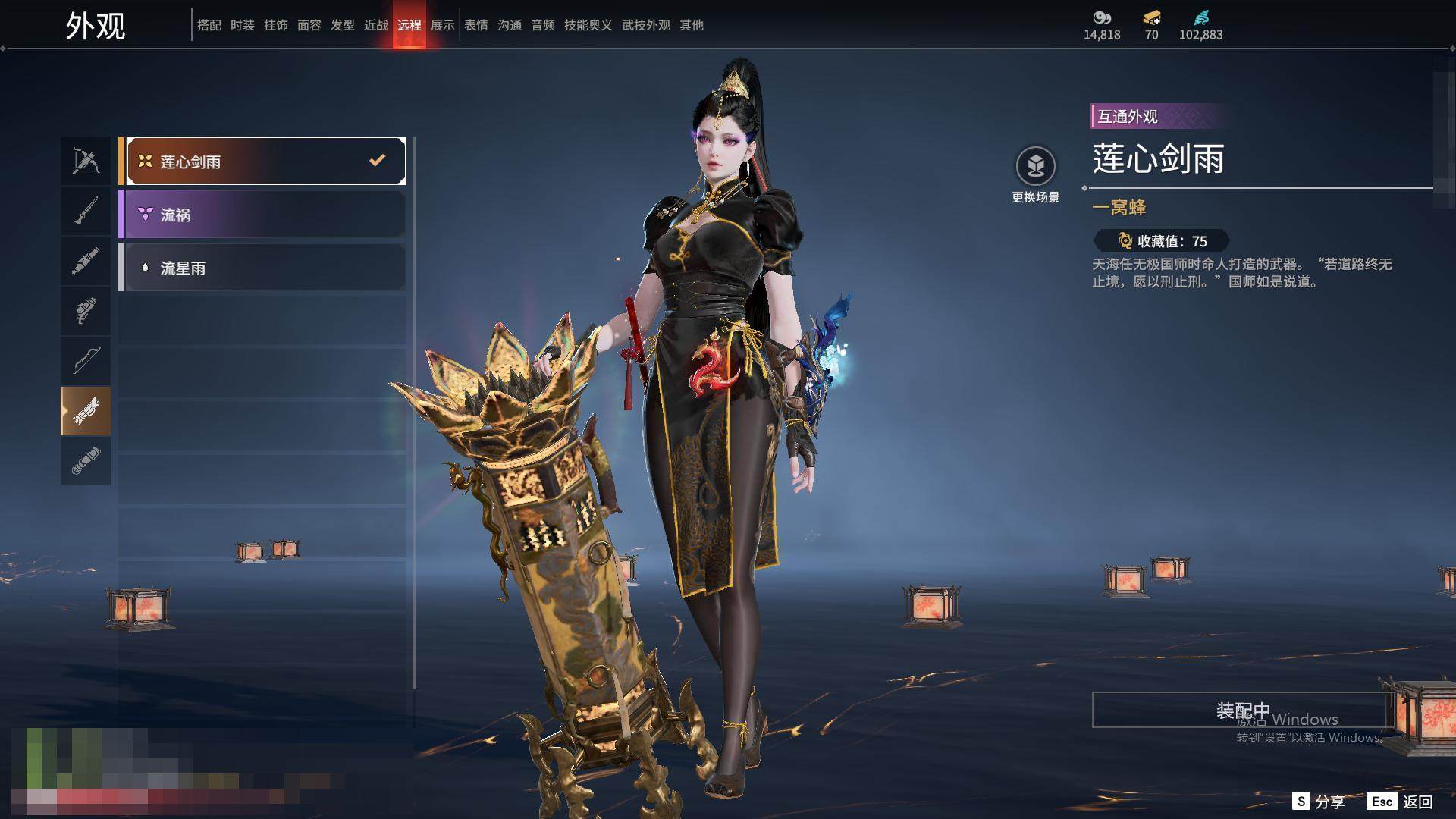This screenshot has width=1456, height=819.
Task: Select the pistol-shaped weapon category
Action: click(x=86, y=311)
